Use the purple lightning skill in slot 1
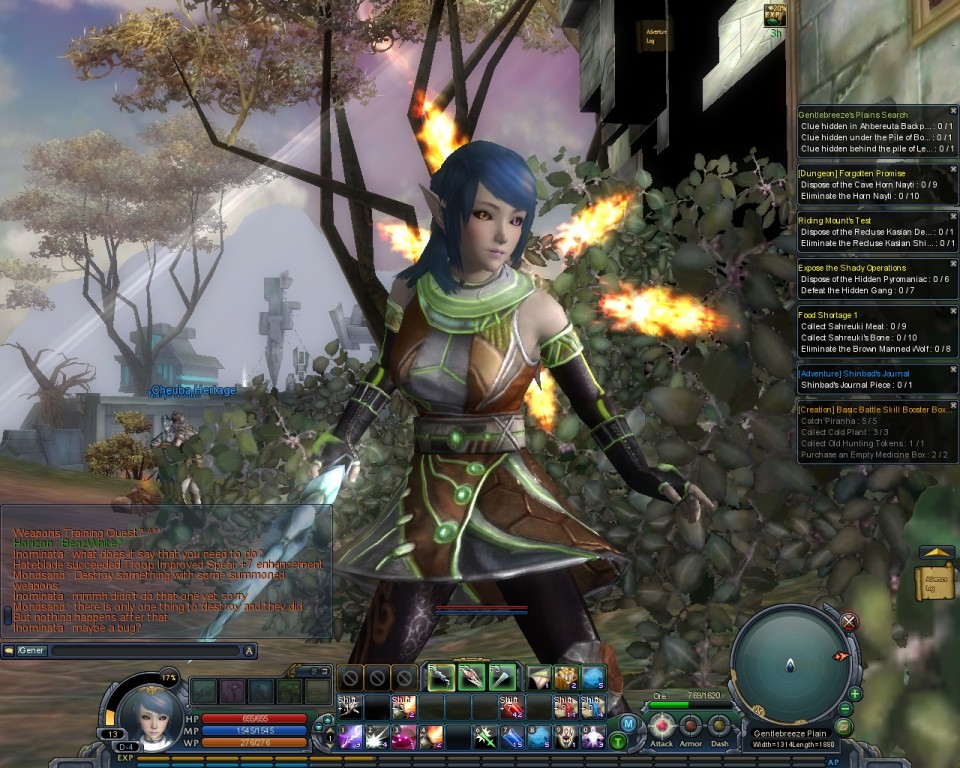 click(350, 738)
